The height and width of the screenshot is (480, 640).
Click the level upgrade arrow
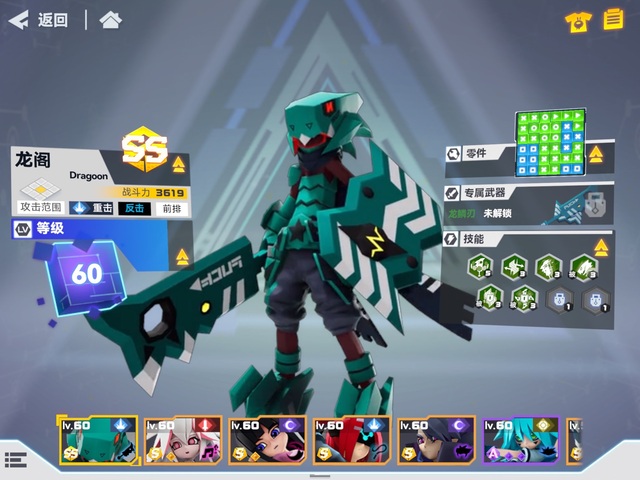182,257
